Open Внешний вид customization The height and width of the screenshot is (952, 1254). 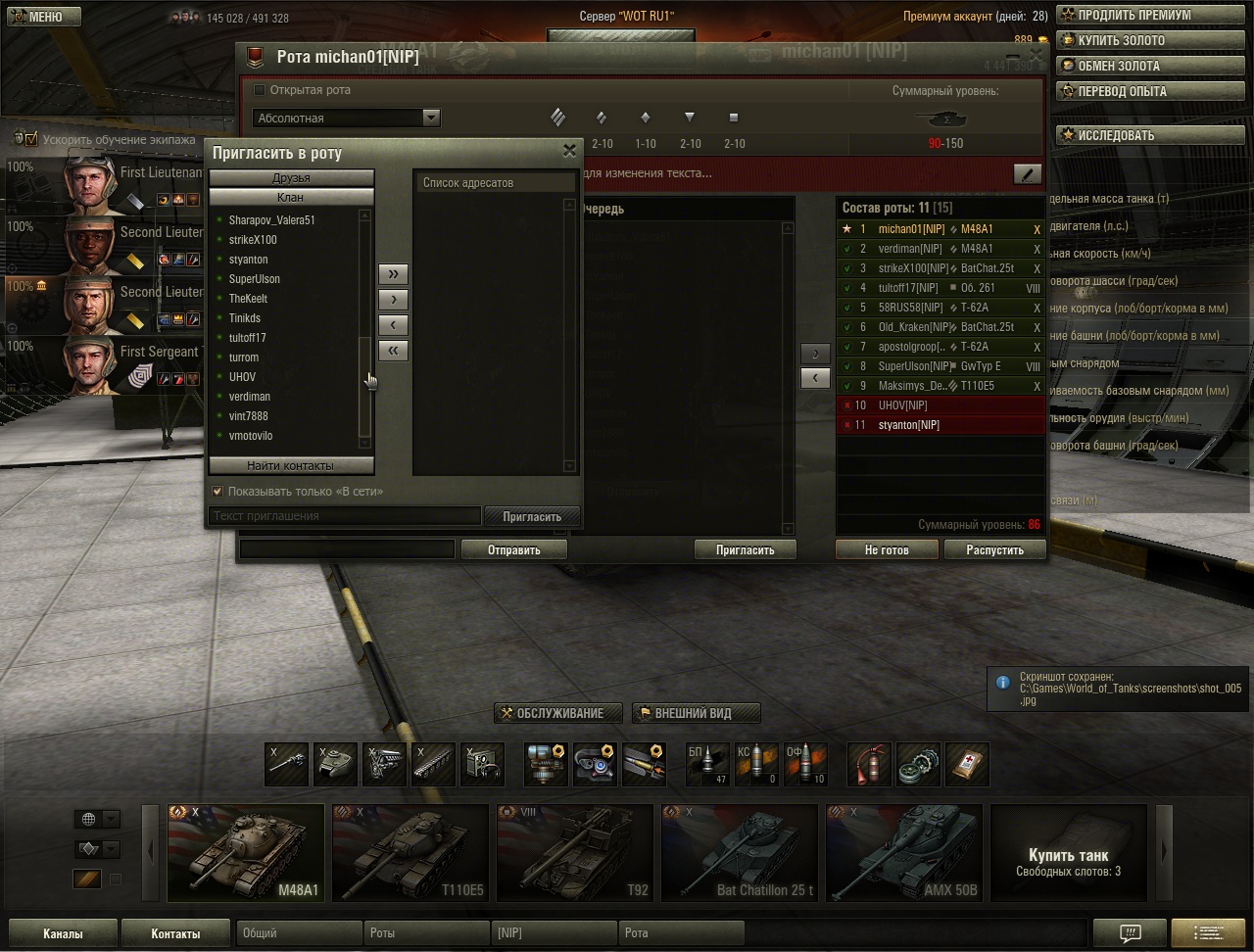click(x=696, y=713)
